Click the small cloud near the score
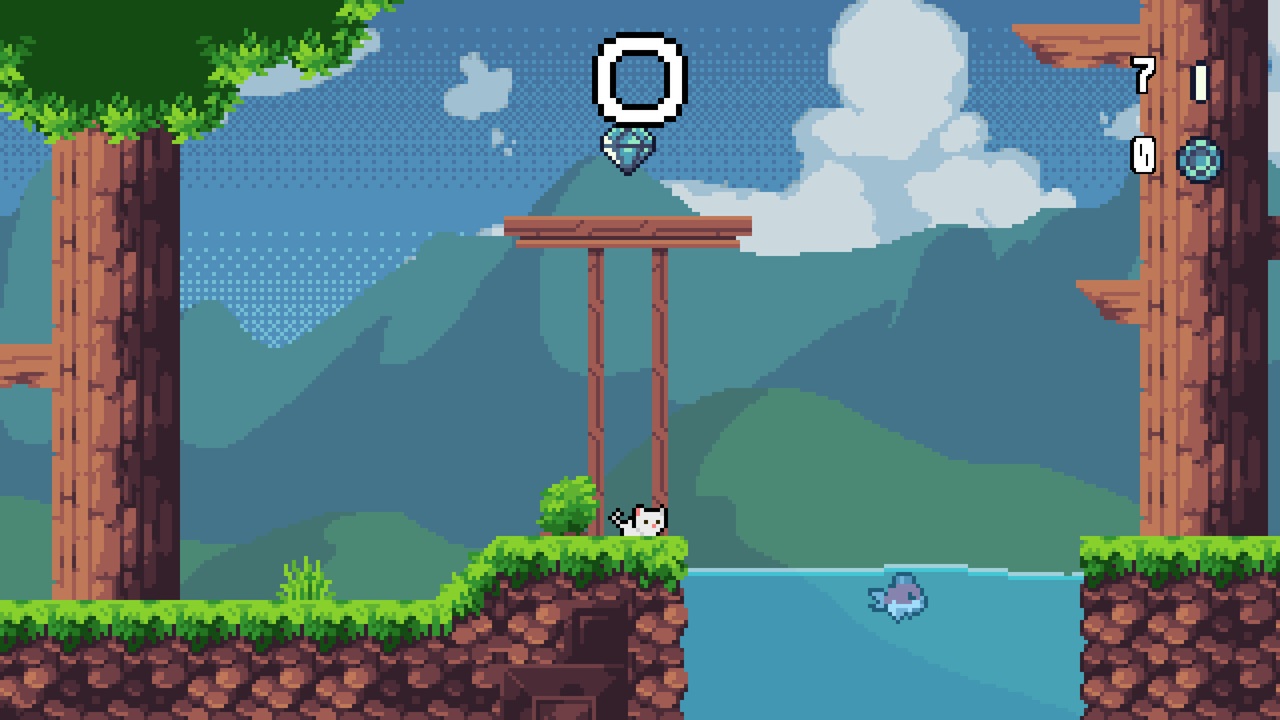 [x=480, y=85]
